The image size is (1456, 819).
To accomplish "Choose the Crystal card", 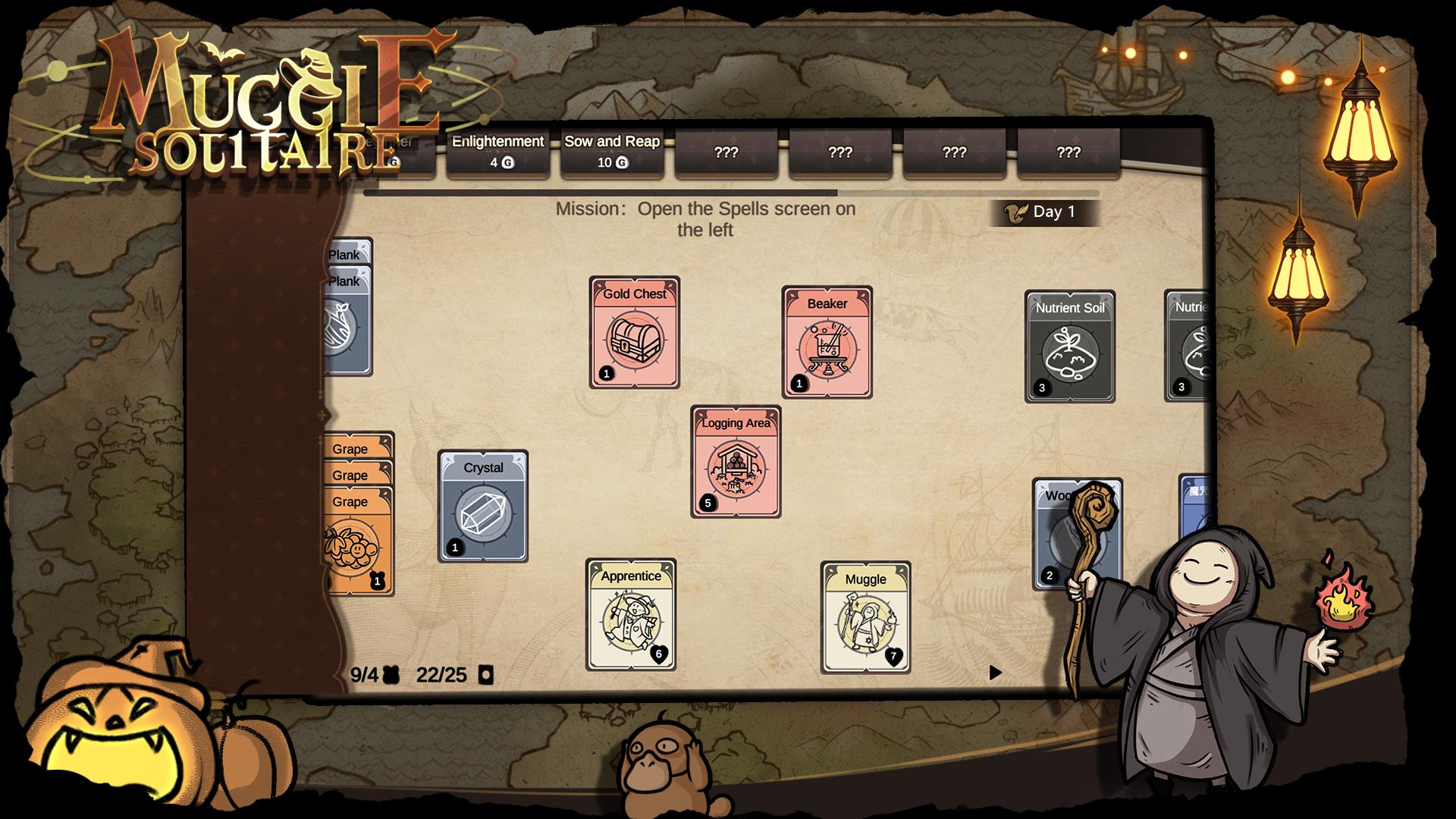I will tap(483, 507).
